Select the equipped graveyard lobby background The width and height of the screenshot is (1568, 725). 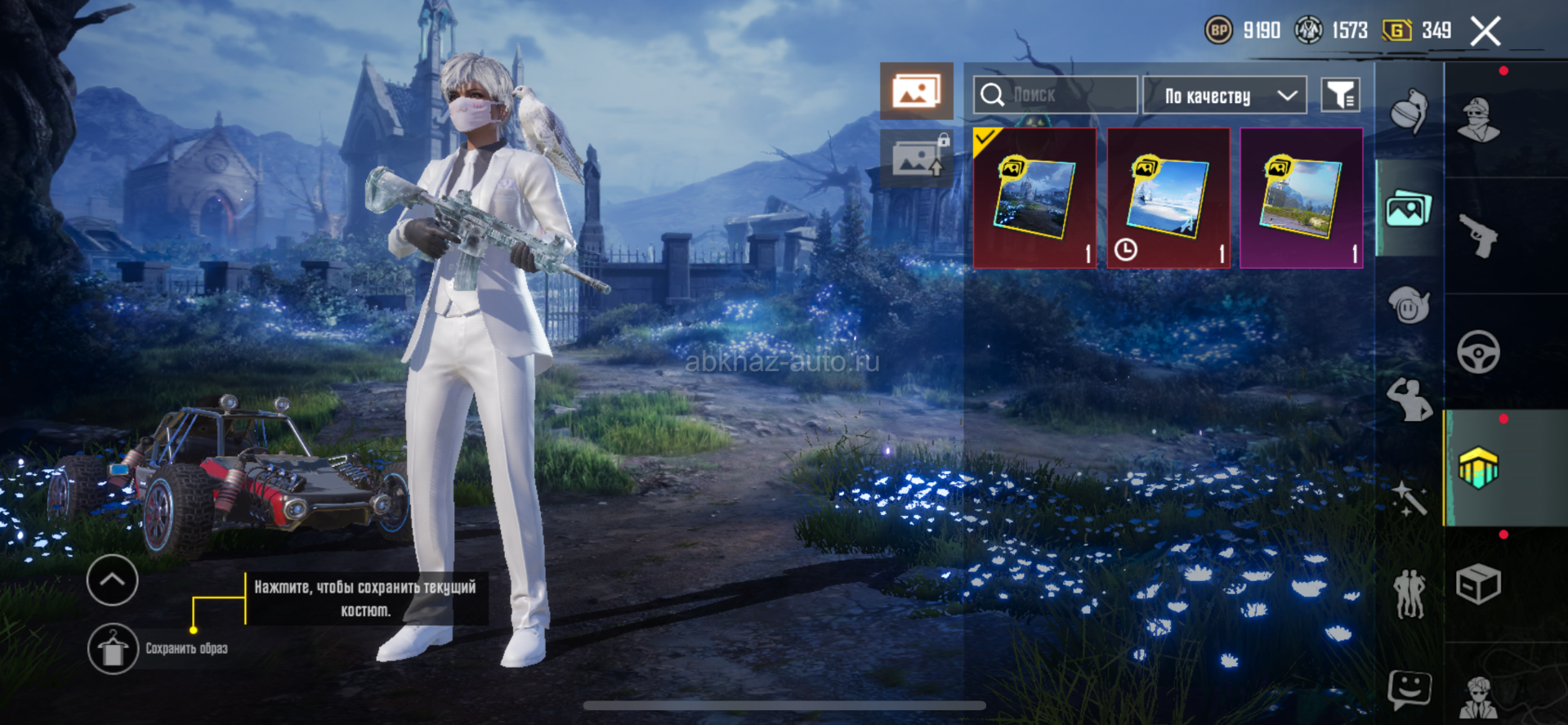1034,199
